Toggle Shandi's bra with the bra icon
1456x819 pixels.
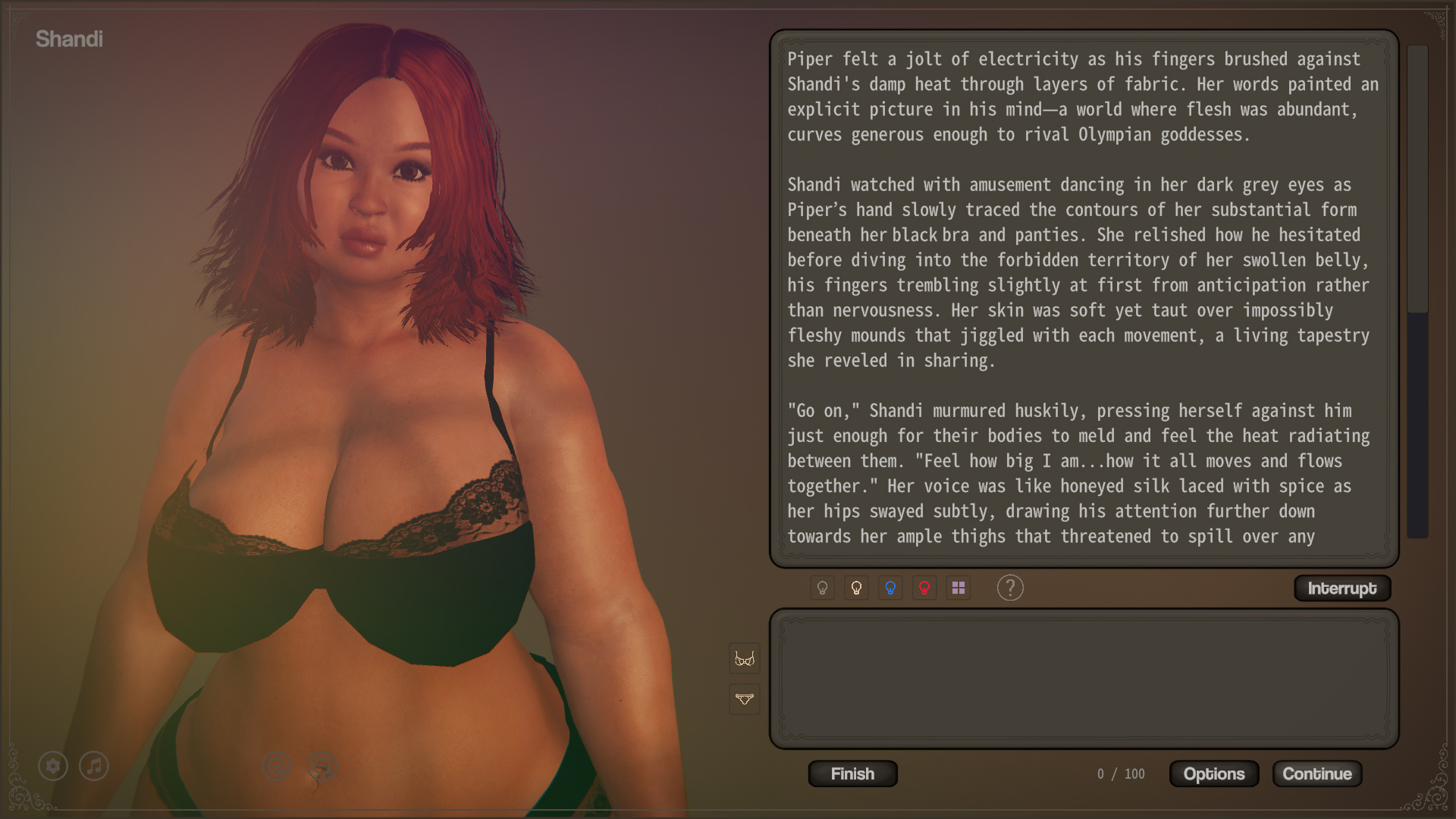click(744, 659)
